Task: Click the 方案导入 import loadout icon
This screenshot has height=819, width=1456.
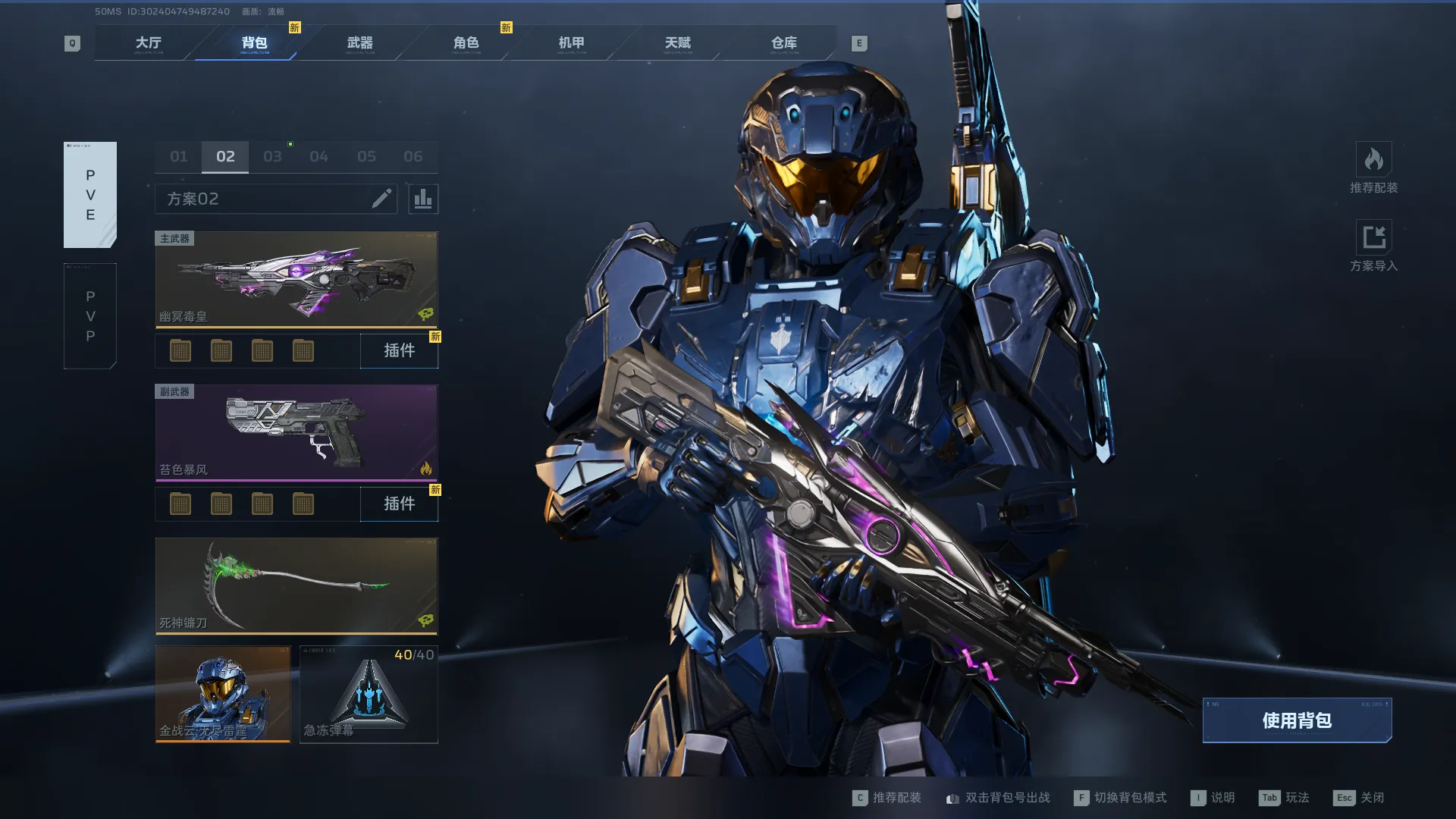Action: pos(1373,238)
